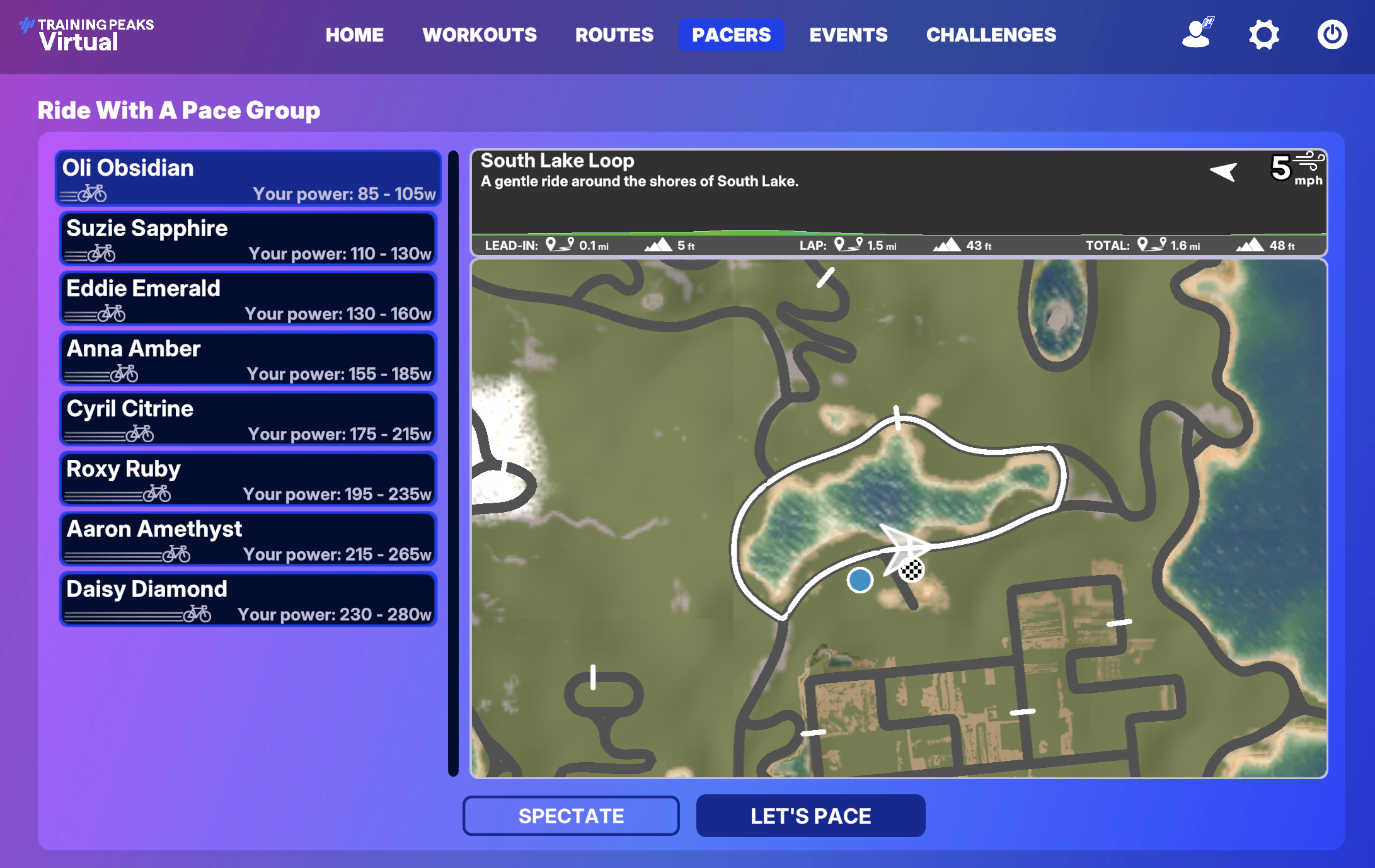Click the compass arrow on the map
Viewport: 1375px width, 868px height.
click(x=1223, y=171)
